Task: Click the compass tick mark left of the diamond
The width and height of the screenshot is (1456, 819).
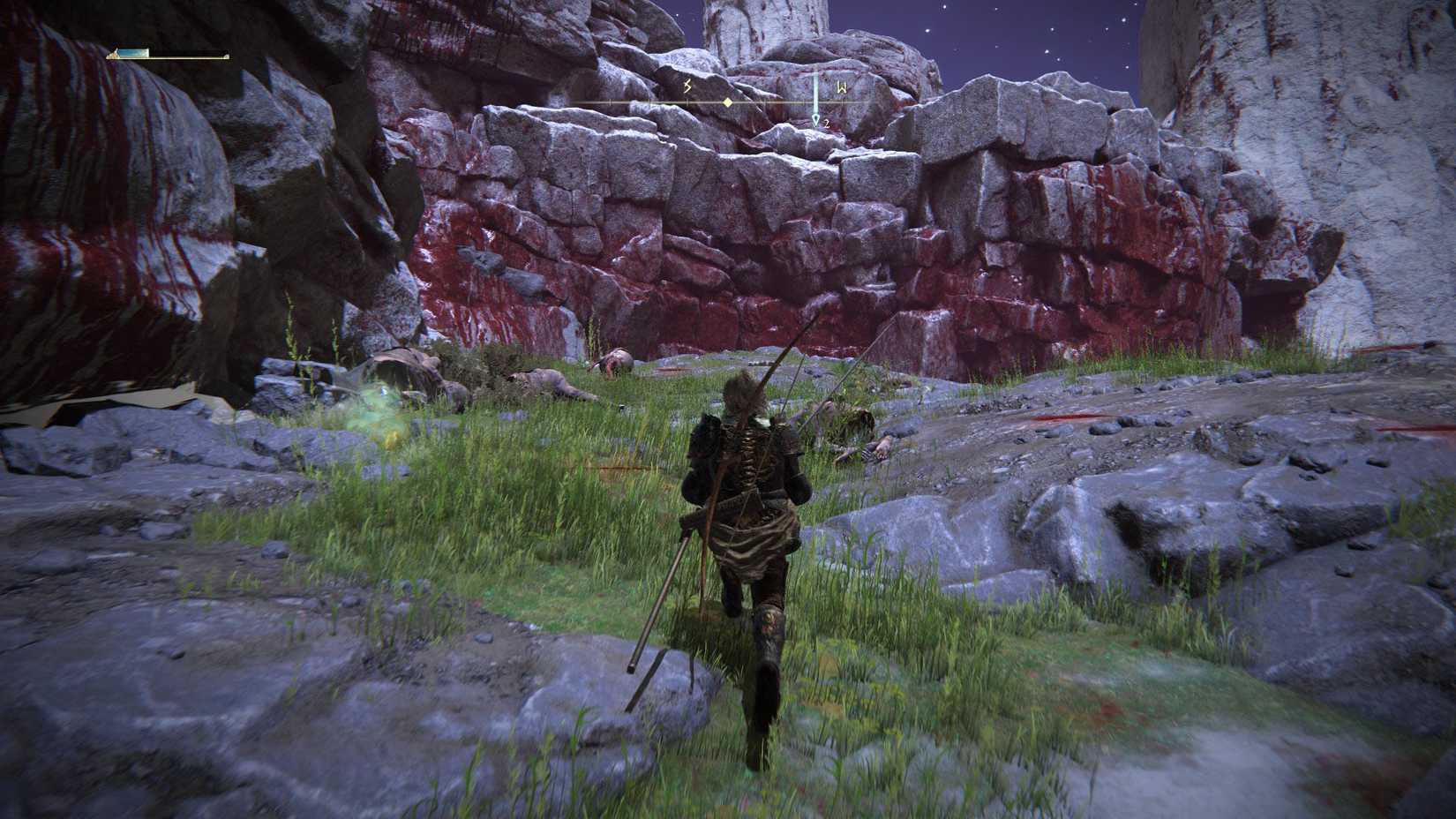Action: click(687, 102)
